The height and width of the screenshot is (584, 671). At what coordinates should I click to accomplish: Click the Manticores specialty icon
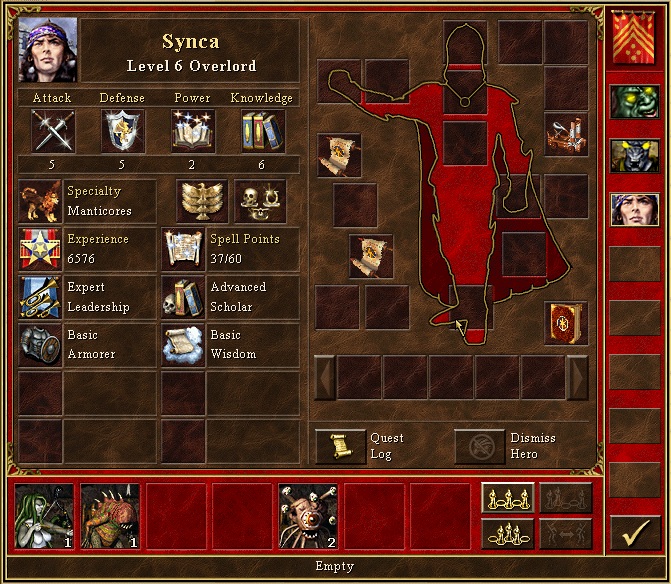coord(40,201)
